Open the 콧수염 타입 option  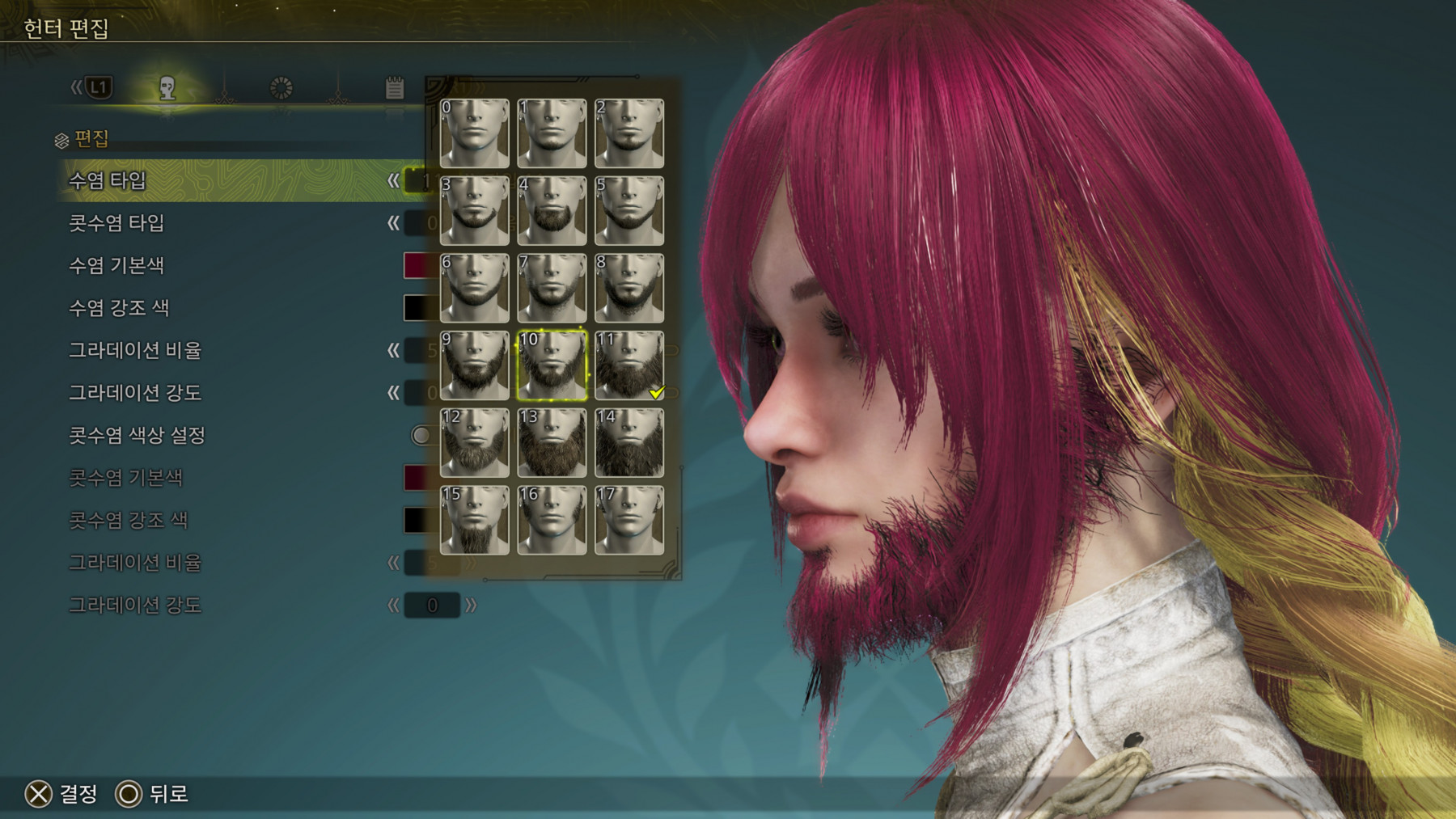coord(226,223)
